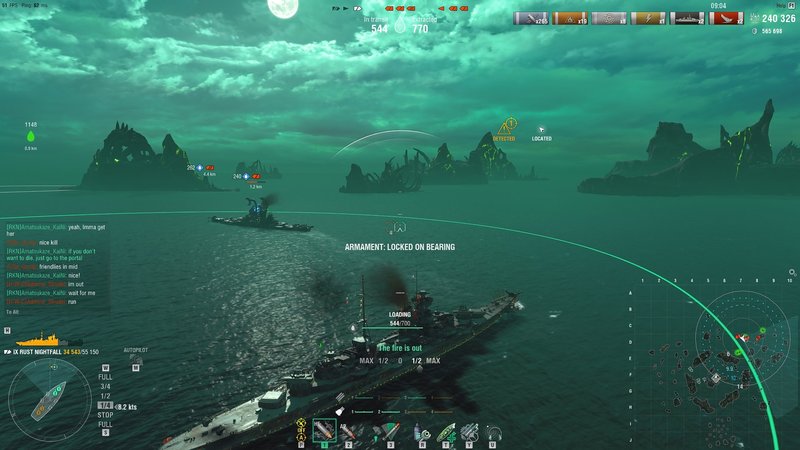Image resolution: width=800 pixels, height=450 pixels.
Task: Click the red ribbon marked x2
Action: tap(740, 18)
